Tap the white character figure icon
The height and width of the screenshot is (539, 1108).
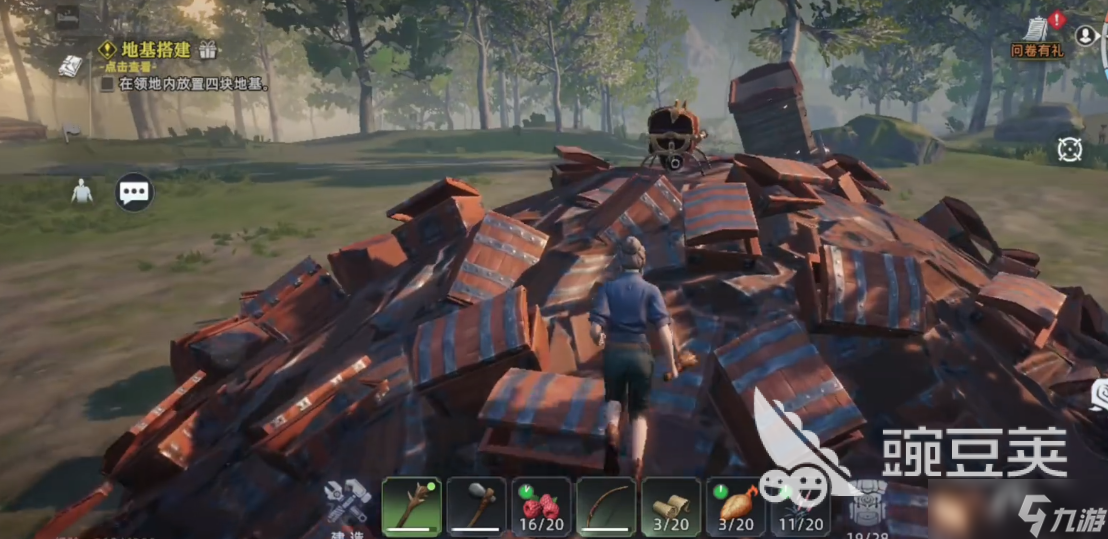[x=81, y=191]
